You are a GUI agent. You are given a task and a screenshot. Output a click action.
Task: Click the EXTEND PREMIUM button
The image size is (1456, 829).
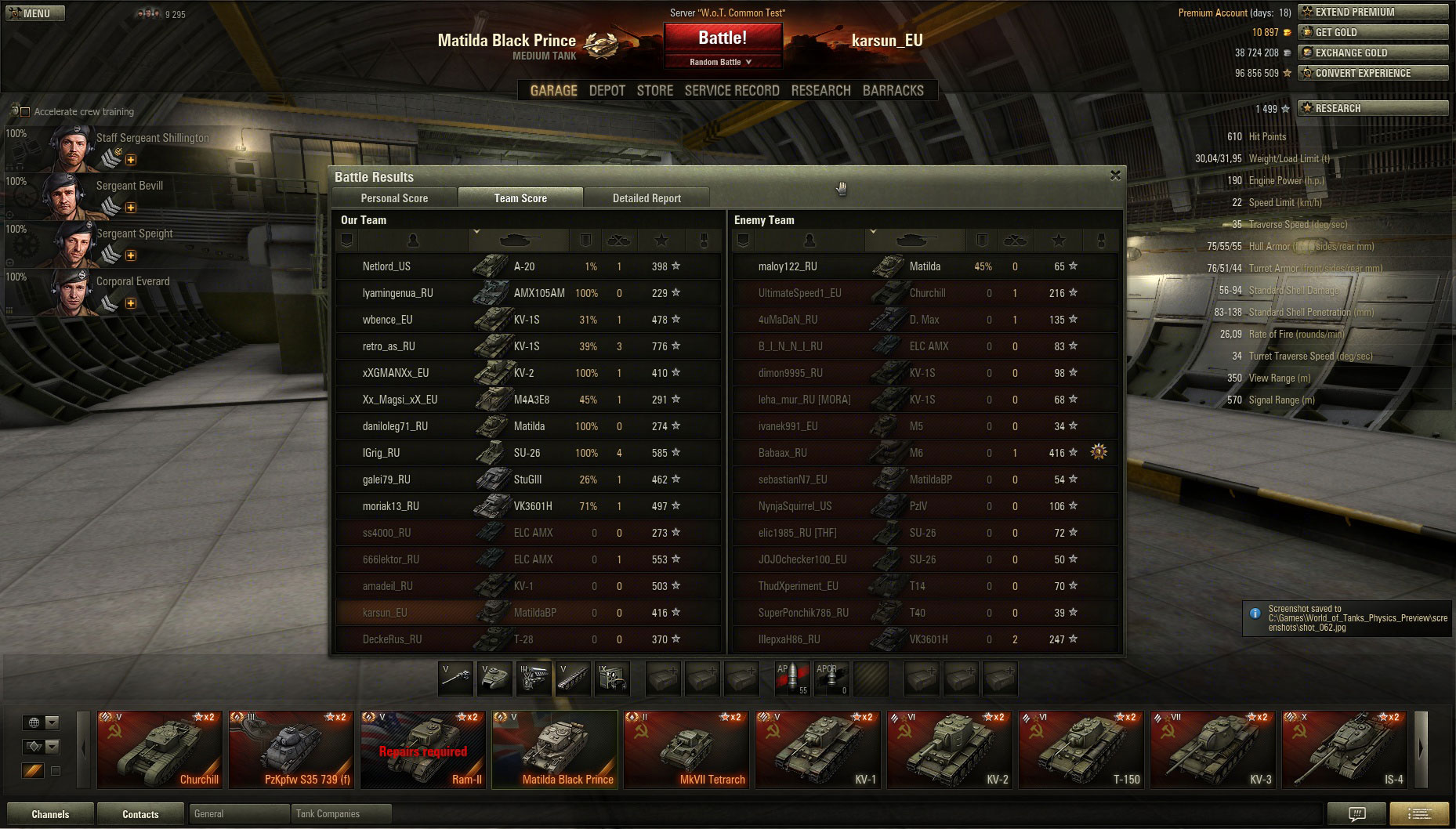[x=1372, y=12]
